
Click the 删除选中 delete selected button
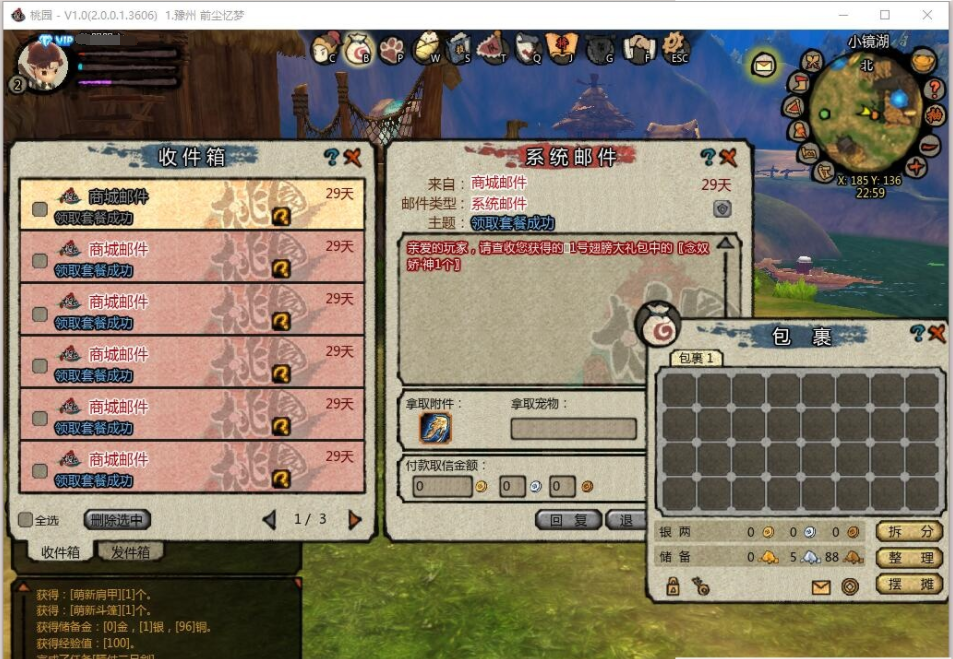117,520
